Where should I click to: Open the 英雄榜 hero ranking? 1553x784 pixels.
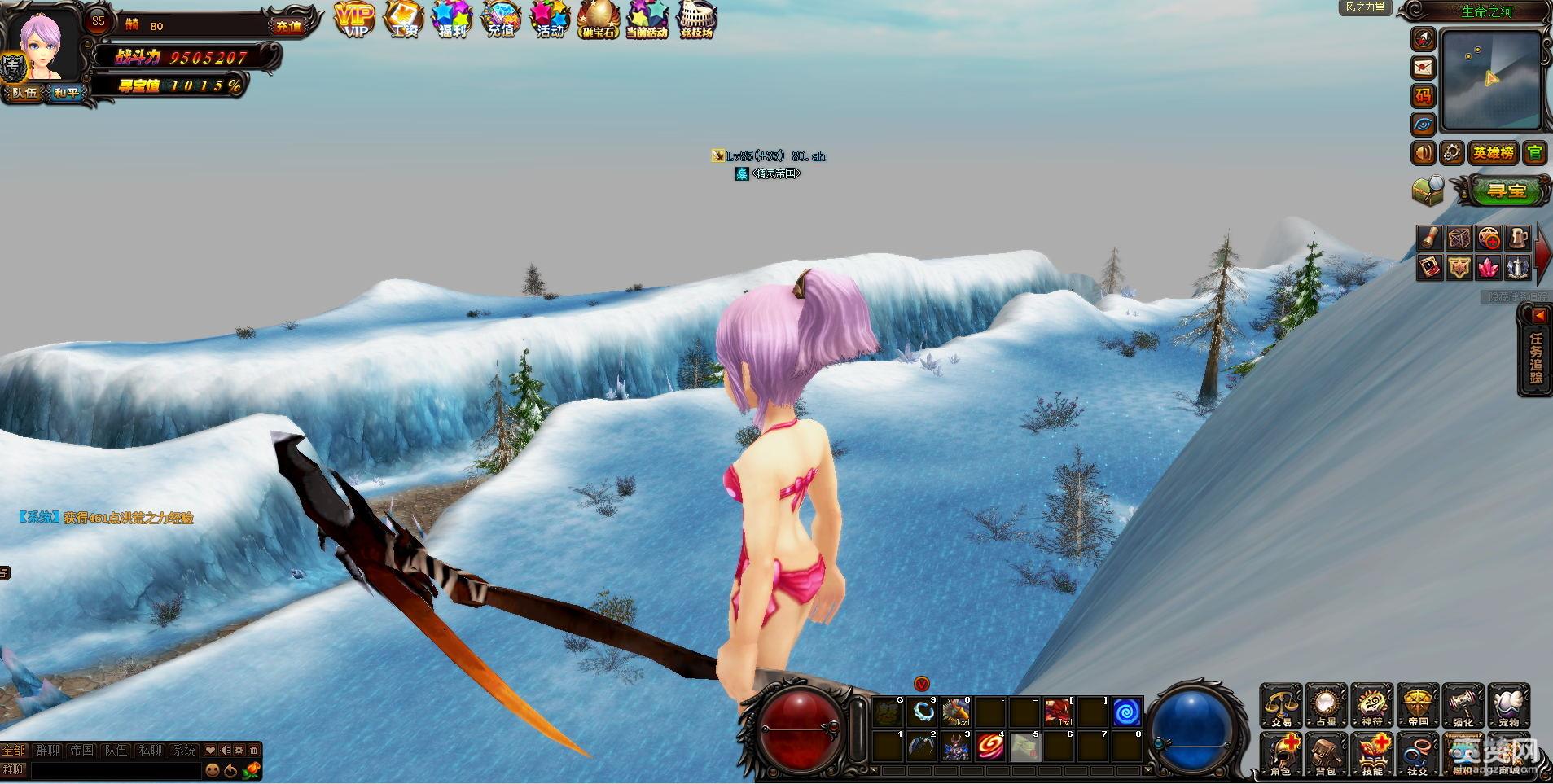1493,152
